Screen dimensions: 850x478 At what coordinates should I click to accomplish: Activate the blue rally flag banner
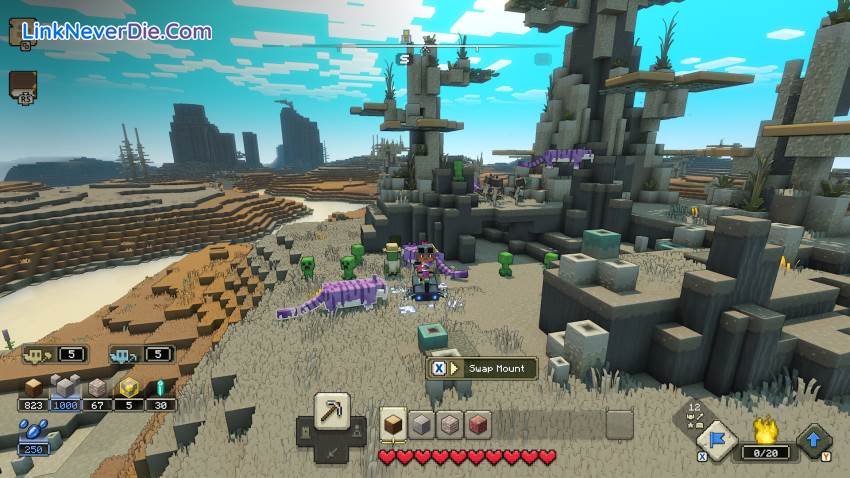click(716, 436)
